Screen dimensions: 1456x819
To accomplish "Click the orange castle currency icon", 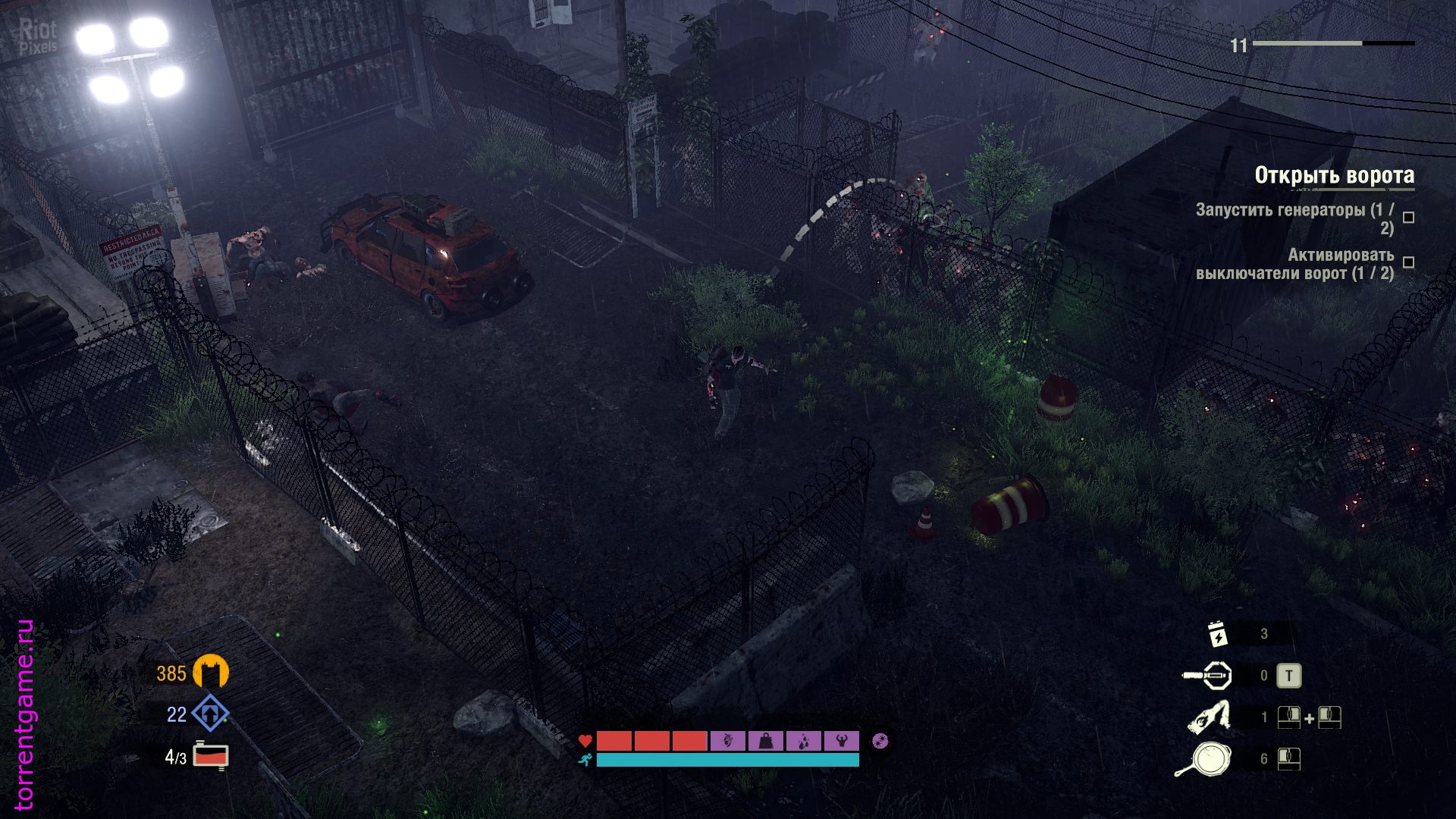I will tap(211, 673).
